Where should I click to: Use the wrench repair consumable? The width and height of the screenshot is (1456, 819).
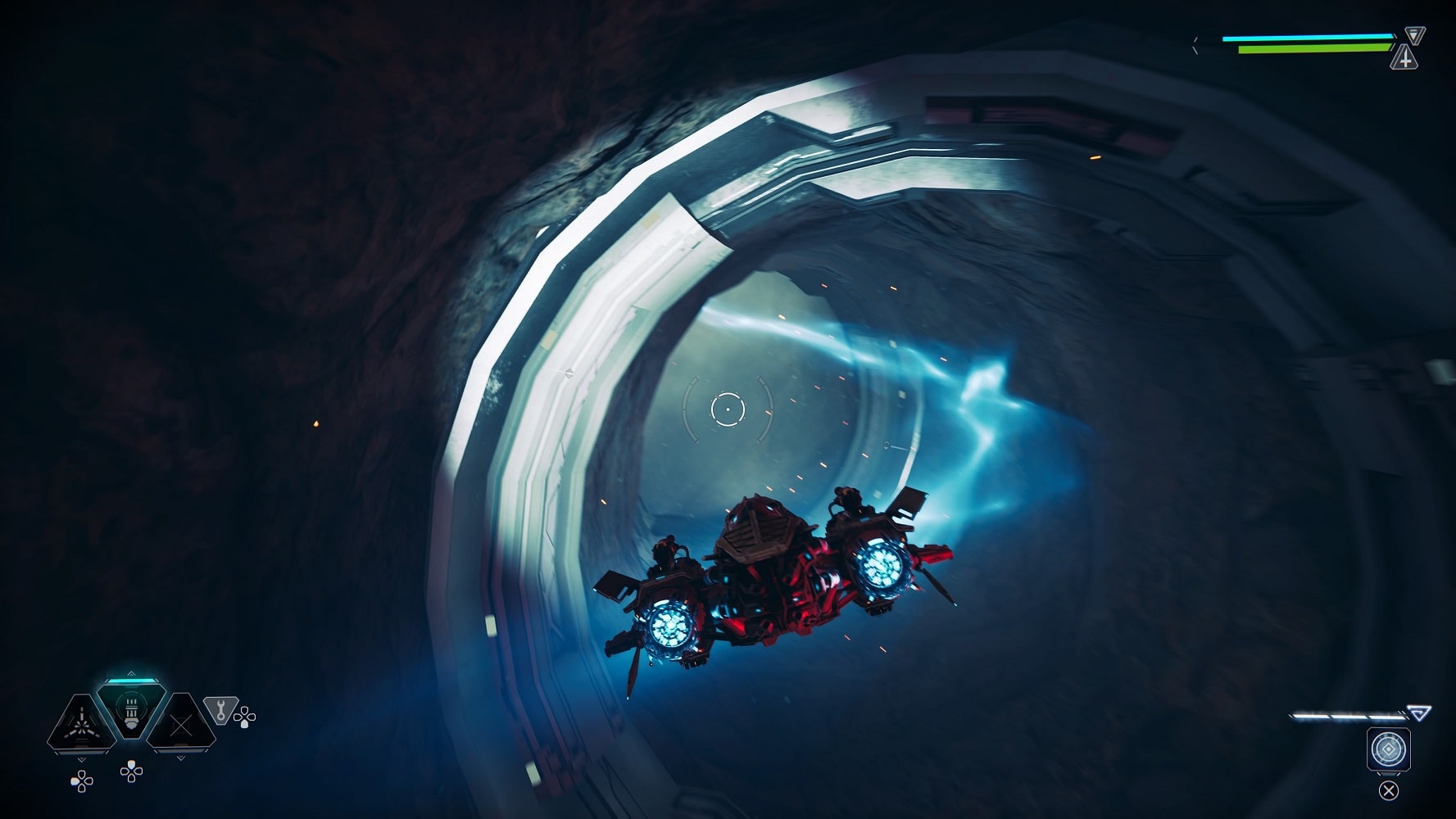[x=220, y=708]
